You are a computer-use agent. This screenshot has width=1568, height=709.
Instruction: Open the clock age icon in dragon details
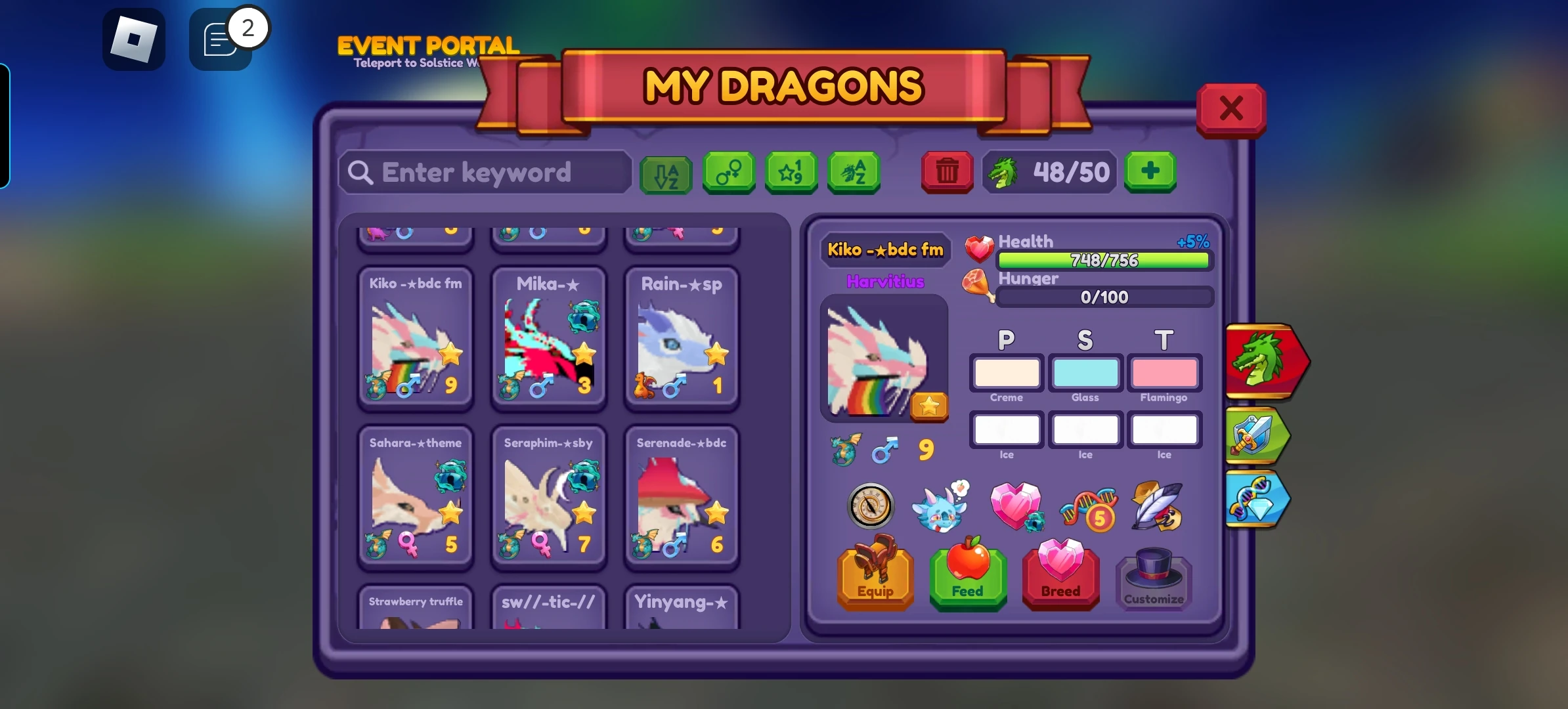[x=871, y=506]
